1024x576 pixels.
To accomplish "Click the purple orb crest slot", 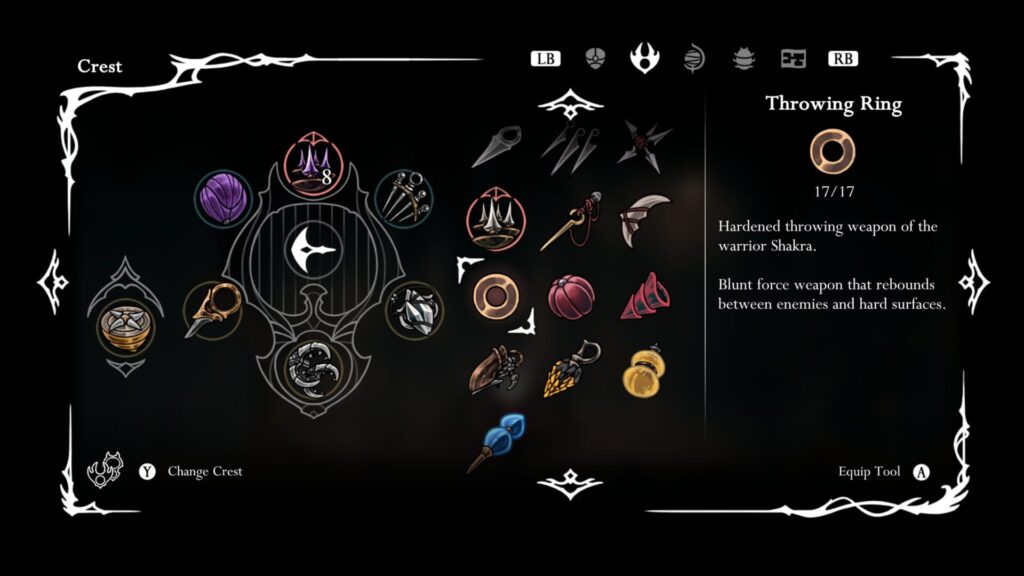I will (222, 195).
